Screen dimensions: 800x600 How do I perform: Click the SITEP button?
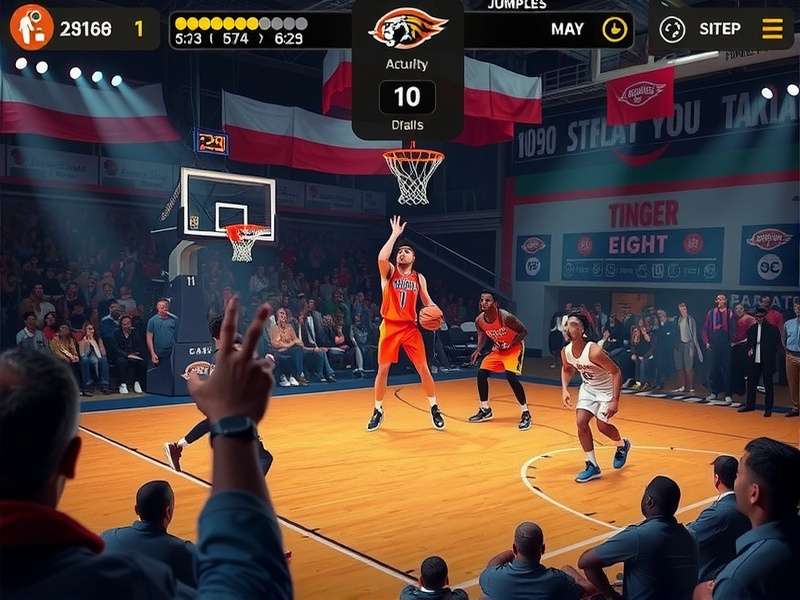coord(720,29)
